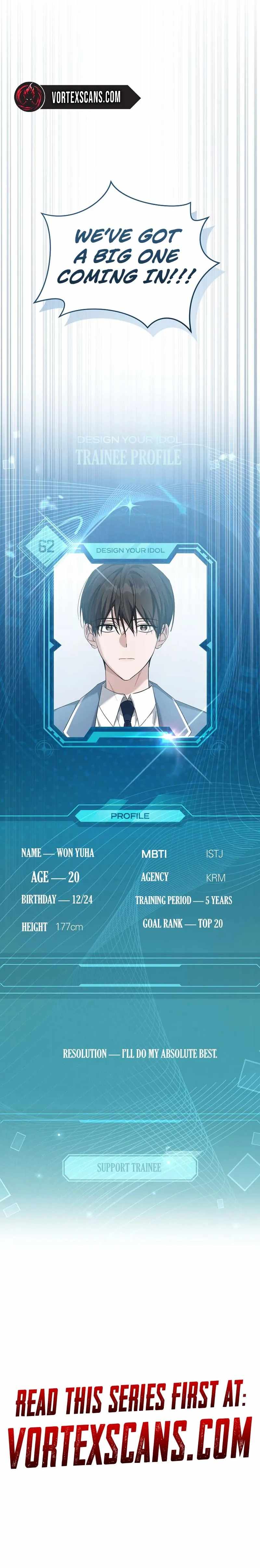The image size is (260, 1568).
Task: Open the Profile header tab
Action: [129, 815]
